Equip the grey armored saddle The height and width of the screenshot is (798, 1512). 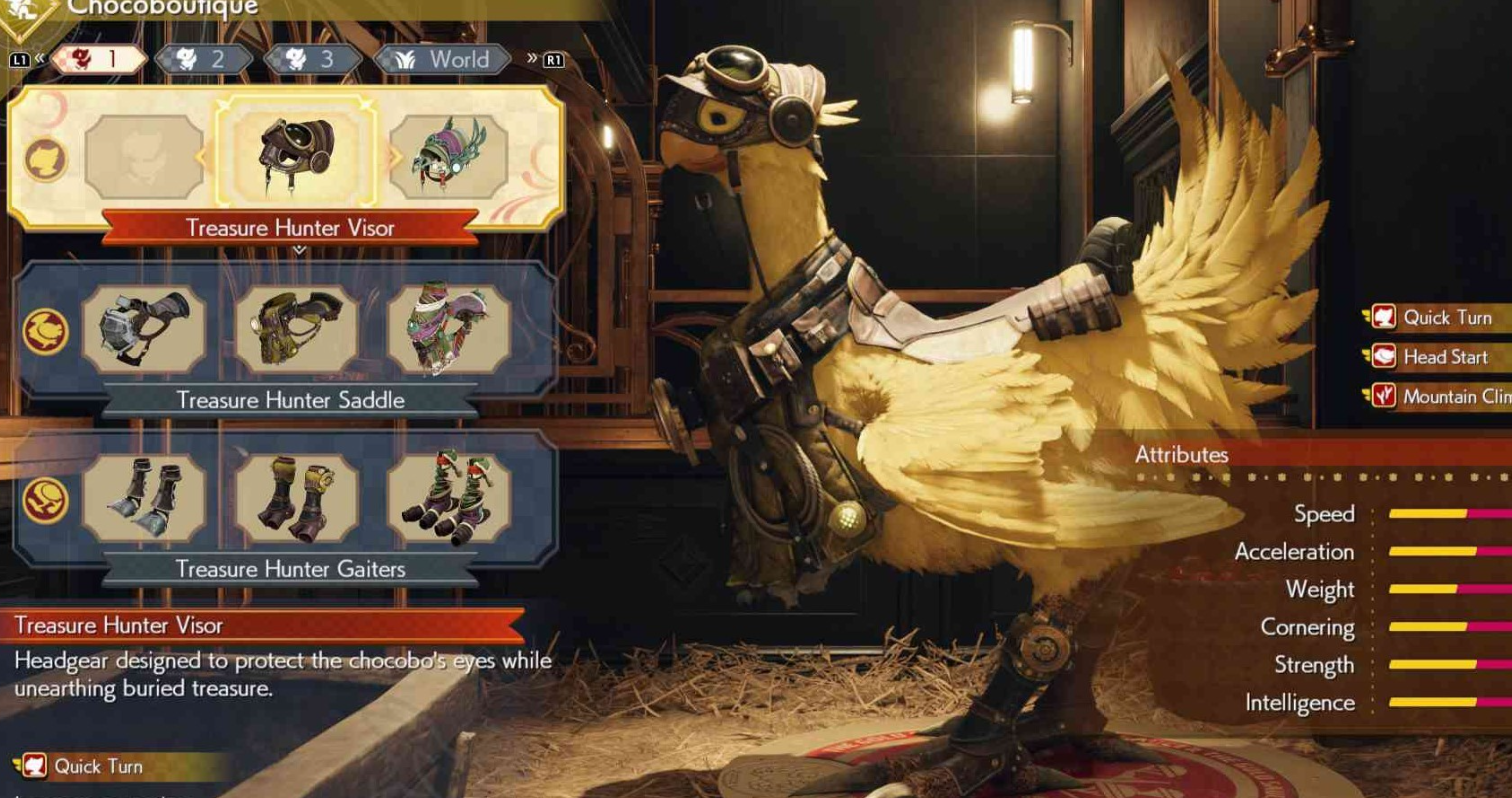(144, 329)
